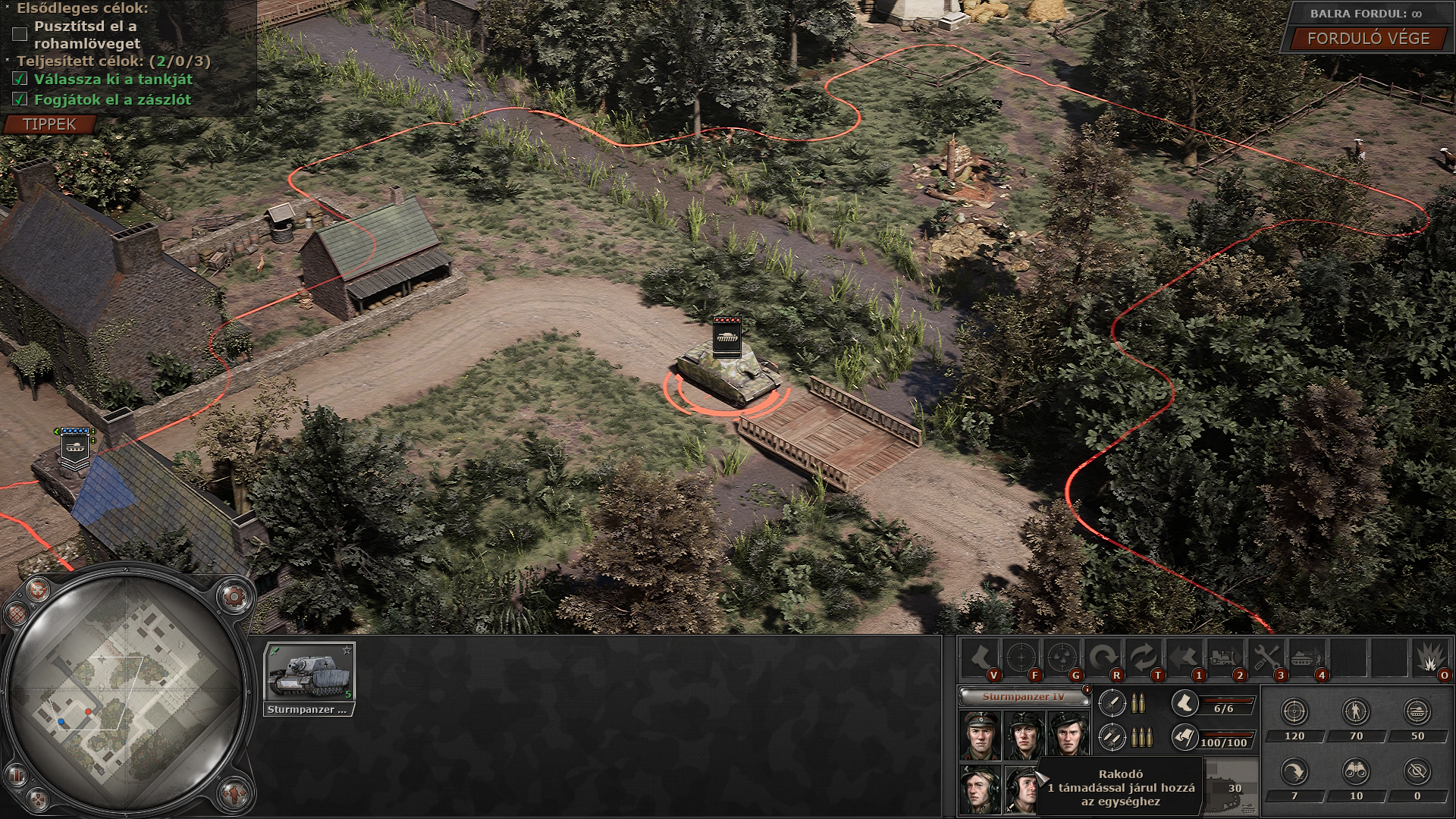
Task: Open Sturmpanzer IV unit info button
Action: pyautogui.click(x=1087, y=689)
